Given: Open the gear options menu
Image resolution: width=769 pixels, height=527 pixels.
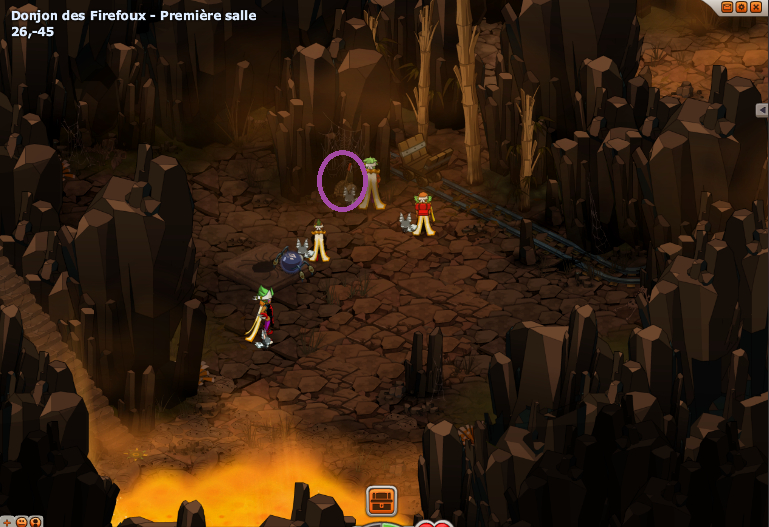Looking at the screenshot, I should pyautogui.click(x=741, y=7).
